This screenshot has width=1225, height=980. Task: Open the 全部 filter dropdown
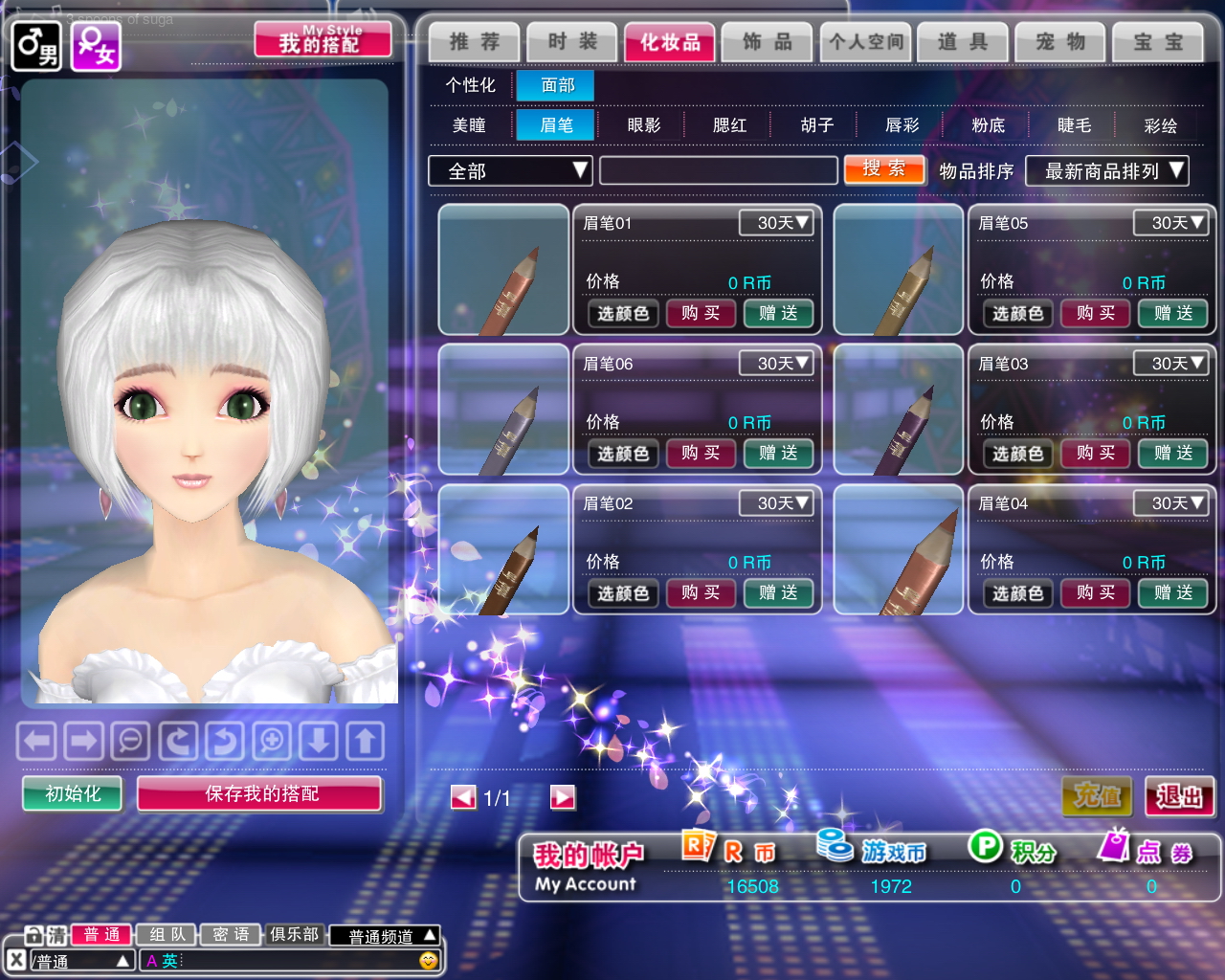click(x=510, y=171)
